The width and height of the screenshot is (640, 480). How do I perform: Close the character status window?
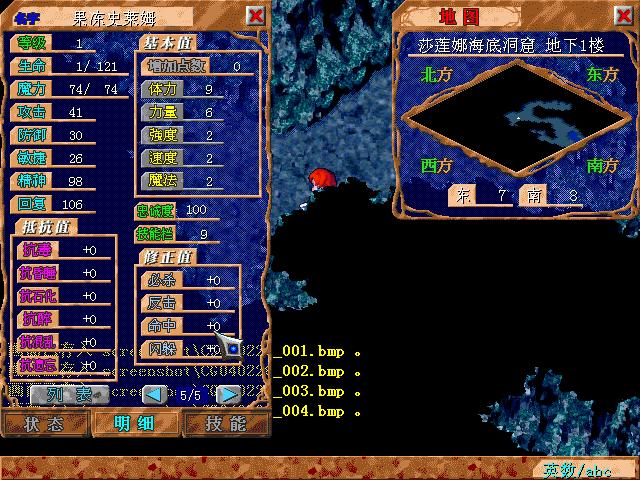[x=256, y=16]
